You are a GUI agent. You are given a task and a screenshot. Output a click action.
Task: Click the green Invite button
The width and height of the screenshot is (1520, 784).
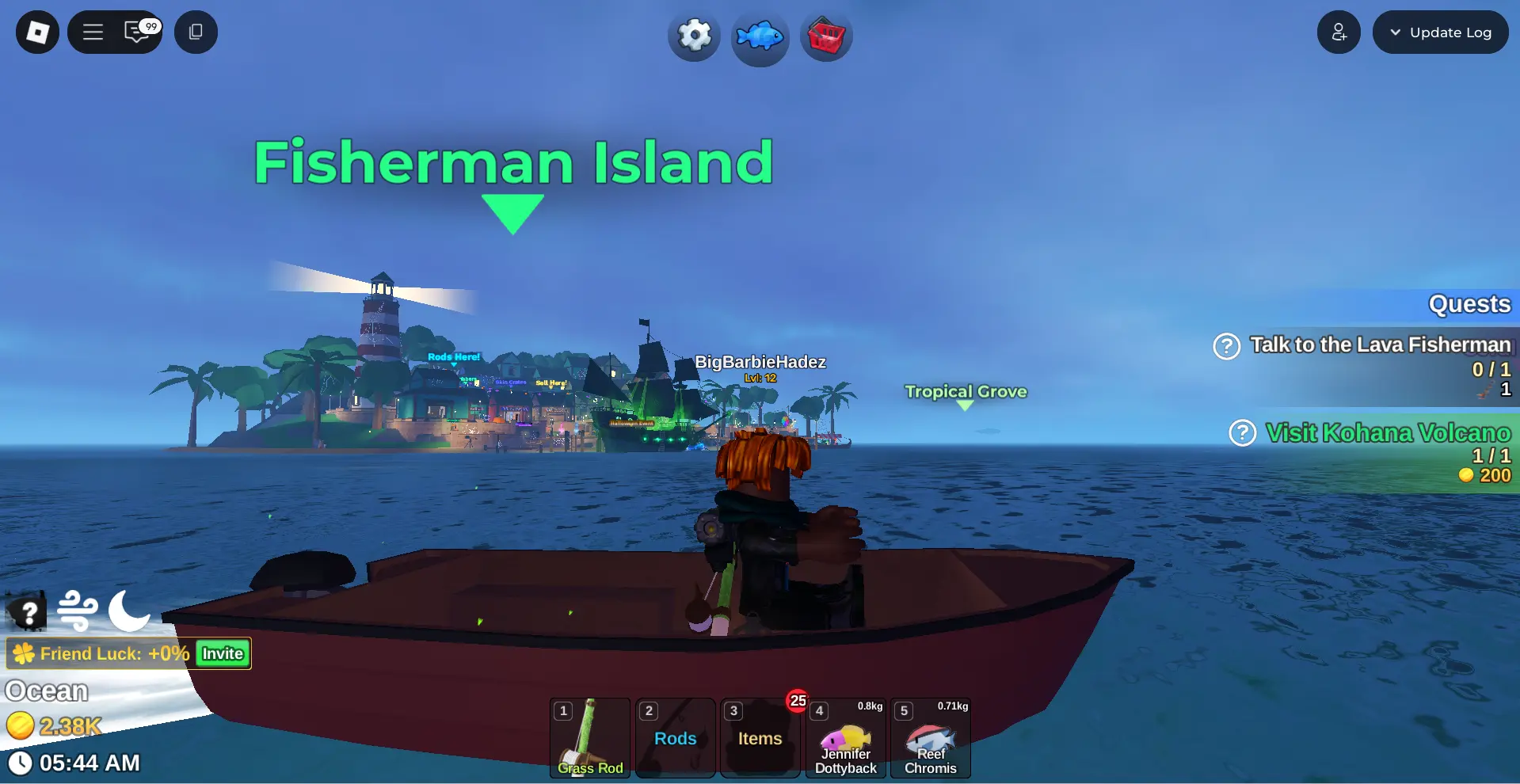click(221, 653)
